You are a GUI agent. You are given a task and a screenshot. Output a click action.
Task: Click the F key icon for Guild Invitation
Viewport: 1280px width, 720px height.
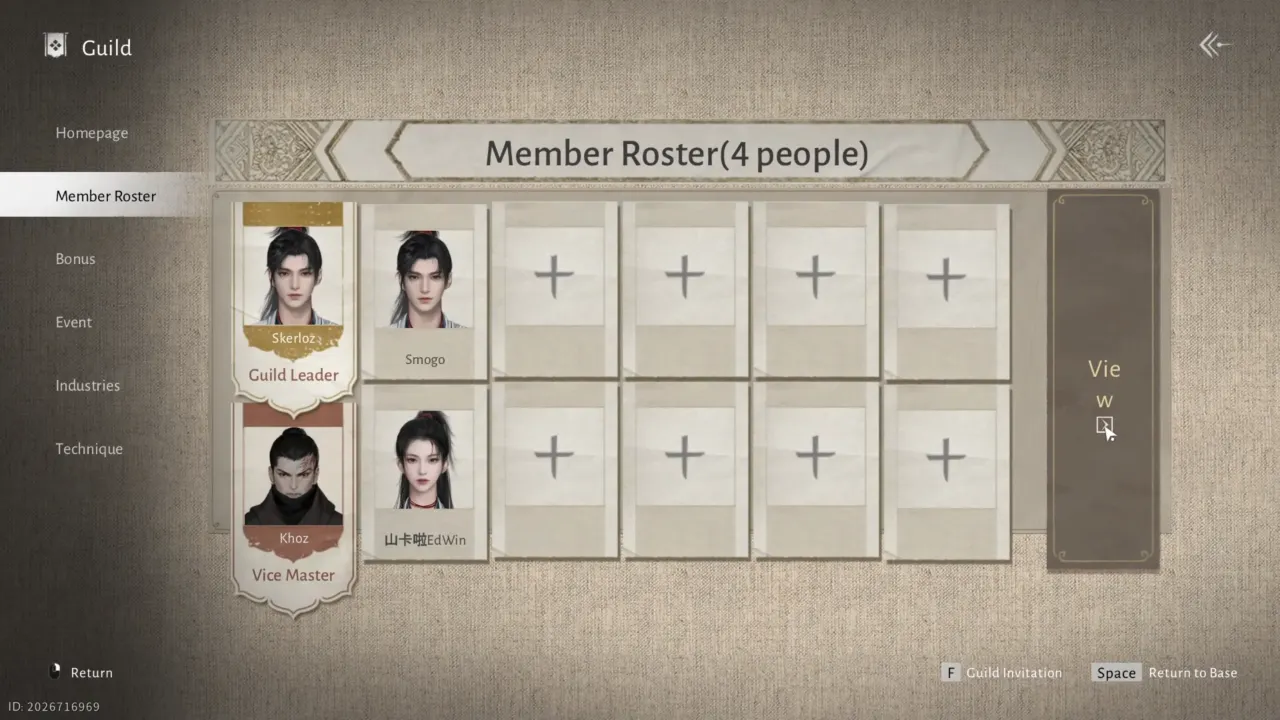click(950, 672)
